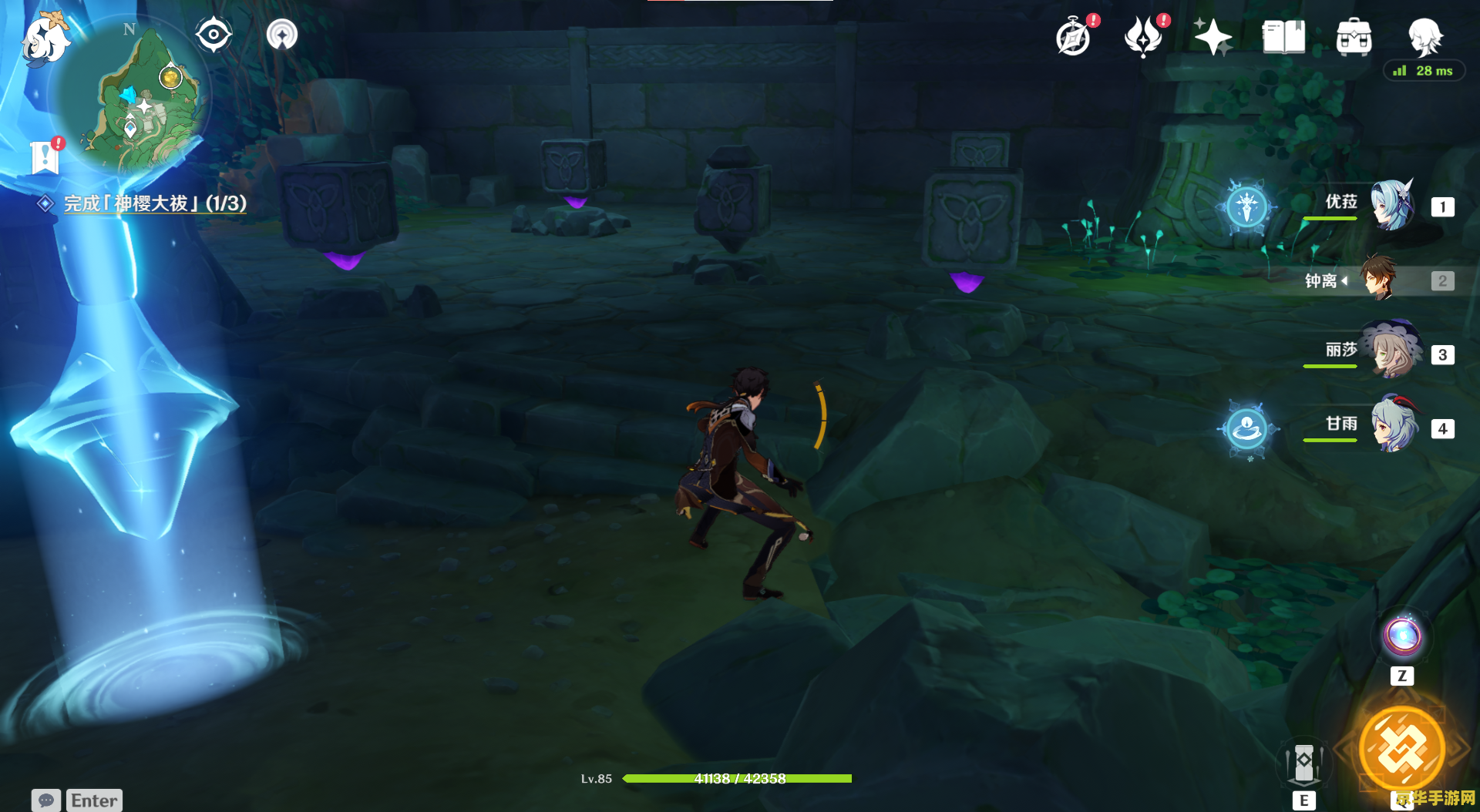Open the co-op mode icon

tap(282, 35)
